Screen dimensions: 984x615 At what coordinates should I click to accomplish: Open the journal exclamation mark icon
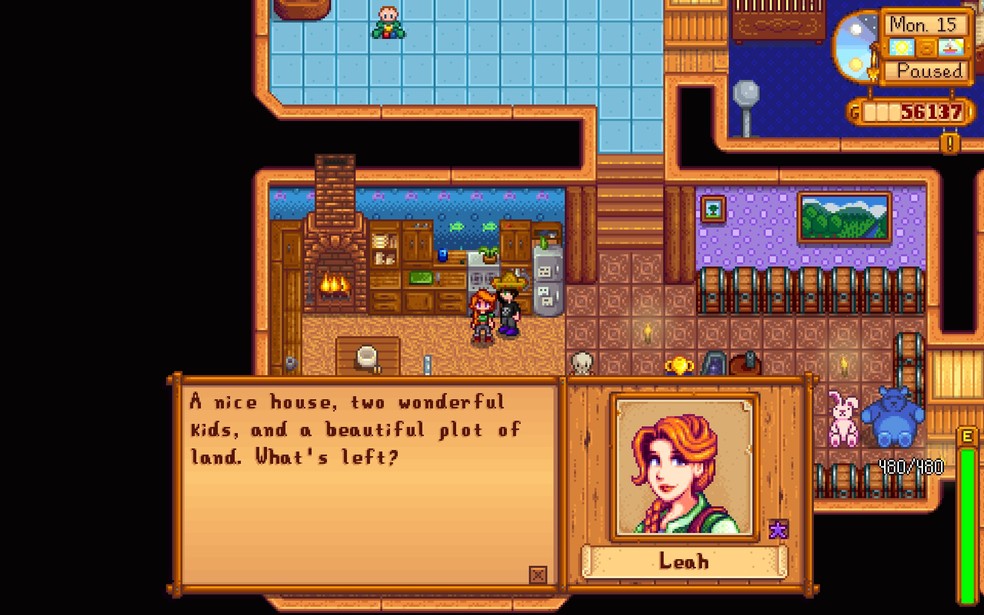tap(950, 143)
